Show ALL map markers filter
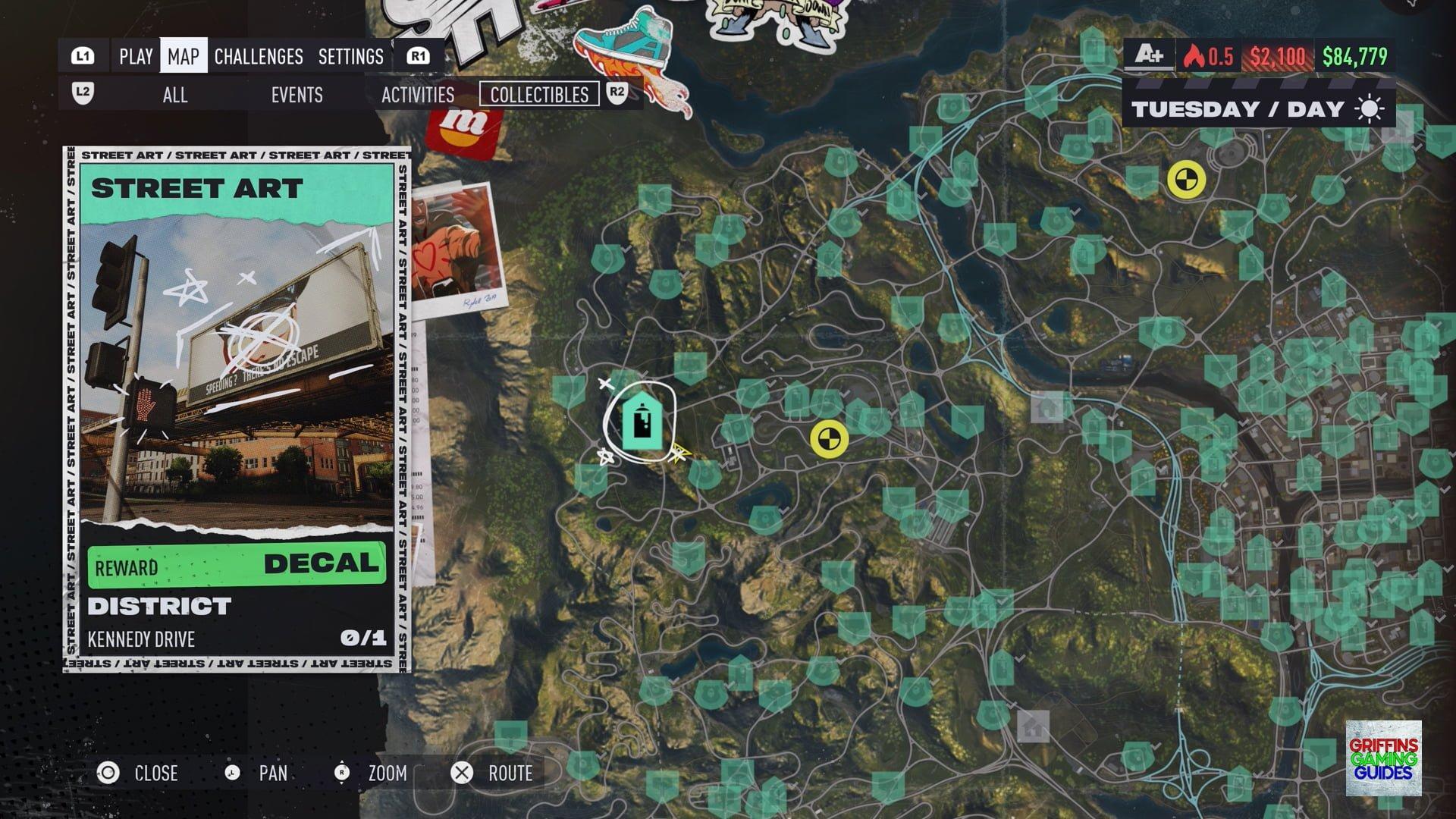Screen dimensions: 1456x819 point(174,95)
